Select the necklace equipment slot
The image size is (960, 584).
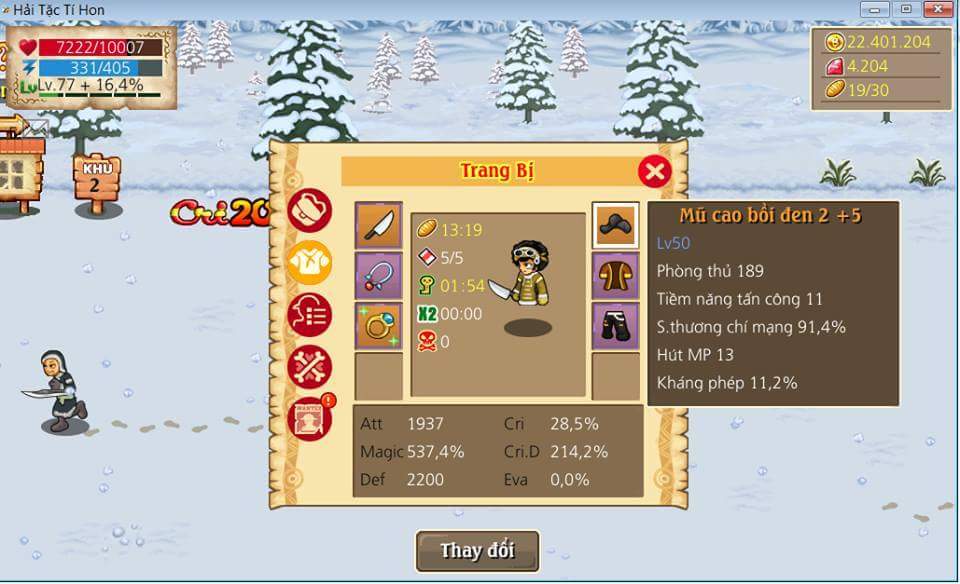[x=379, y=275]
